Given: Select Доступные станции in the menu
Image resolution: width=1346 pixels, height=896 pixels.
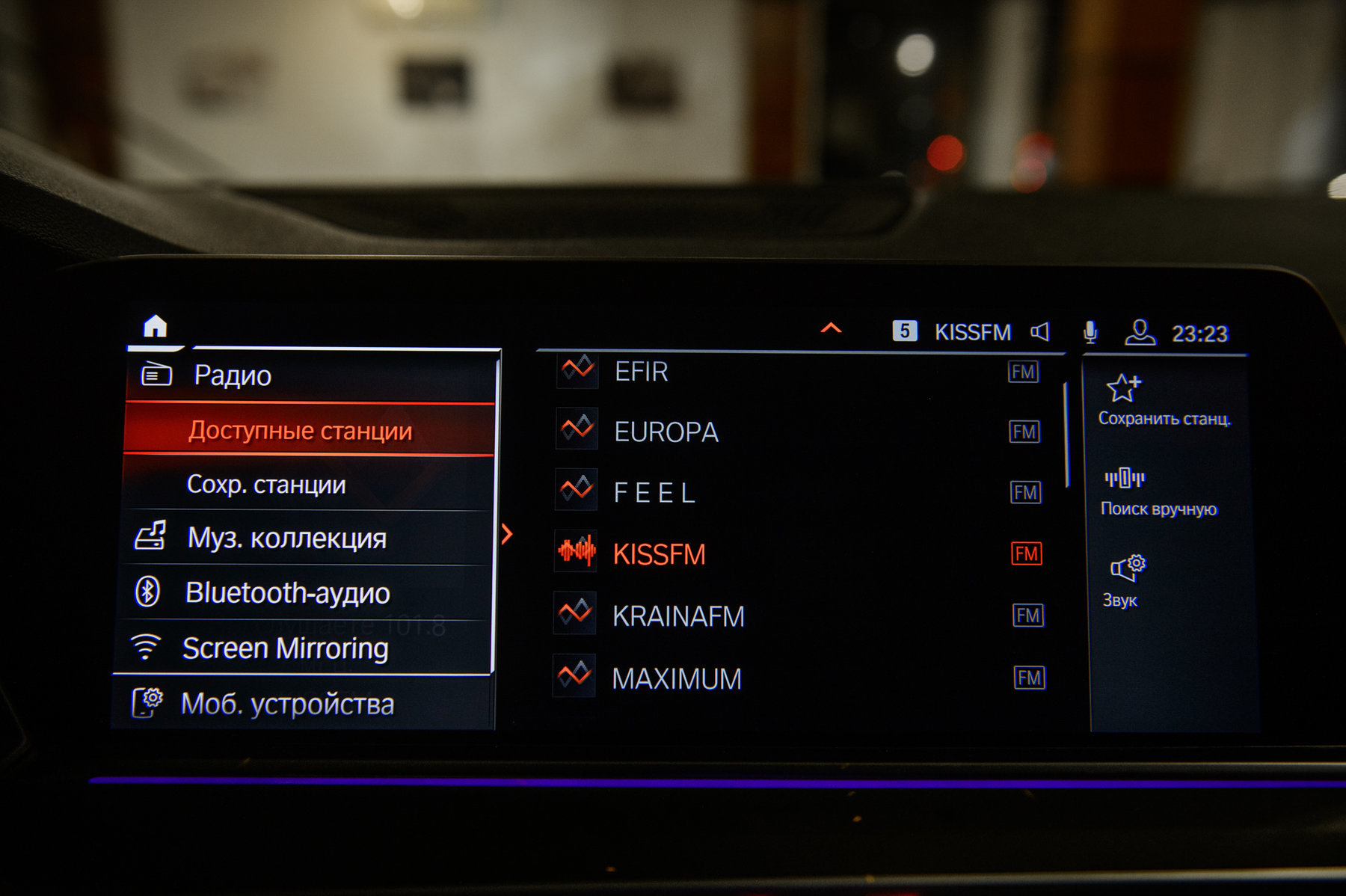Looking at the screenshot, I should pos(300,431).
